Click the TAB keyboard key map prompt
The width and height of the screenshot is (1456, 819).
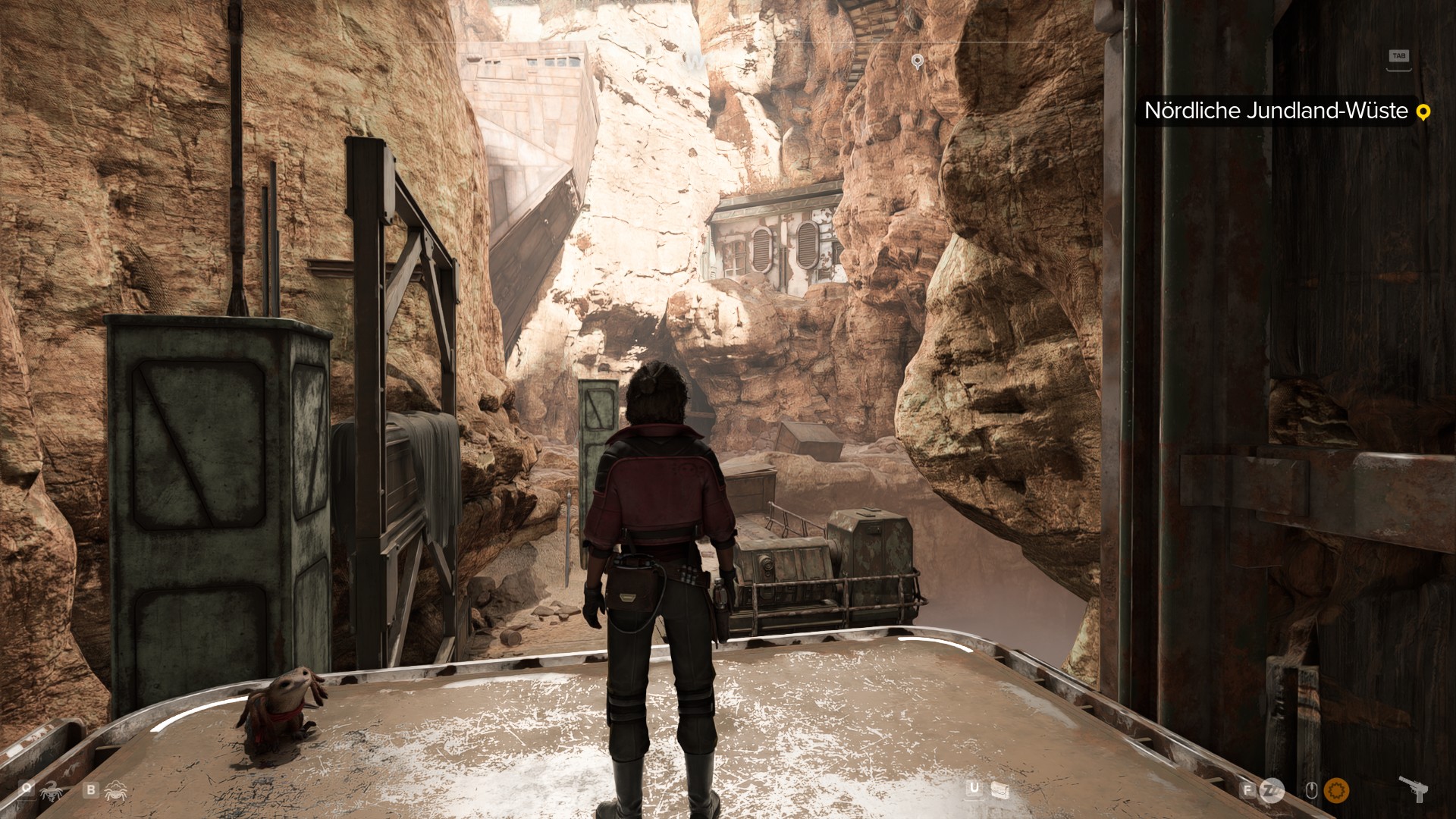coord(1399,55)
